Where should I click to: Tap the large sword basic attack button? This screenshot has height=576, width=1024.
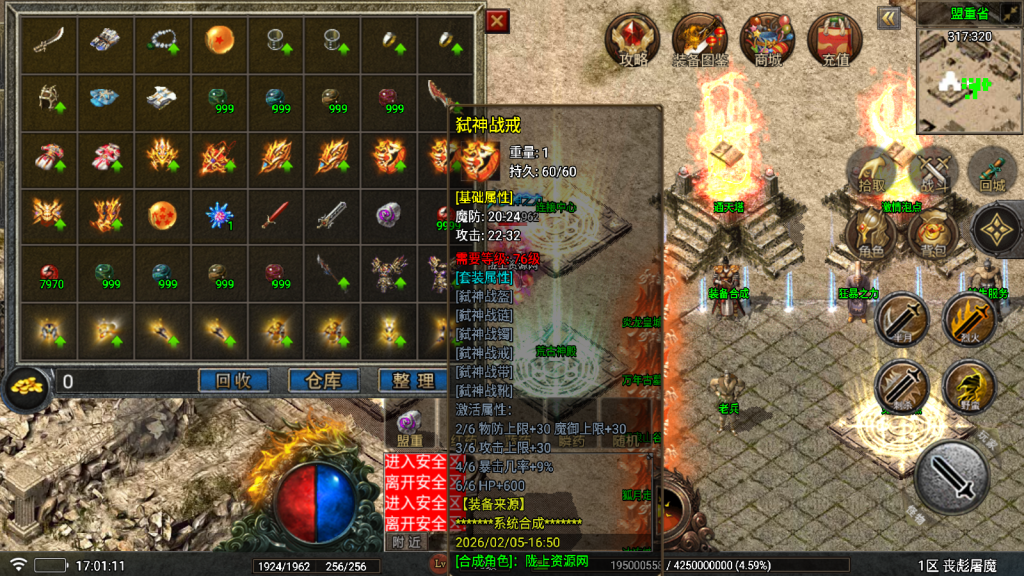coord(952,476)
